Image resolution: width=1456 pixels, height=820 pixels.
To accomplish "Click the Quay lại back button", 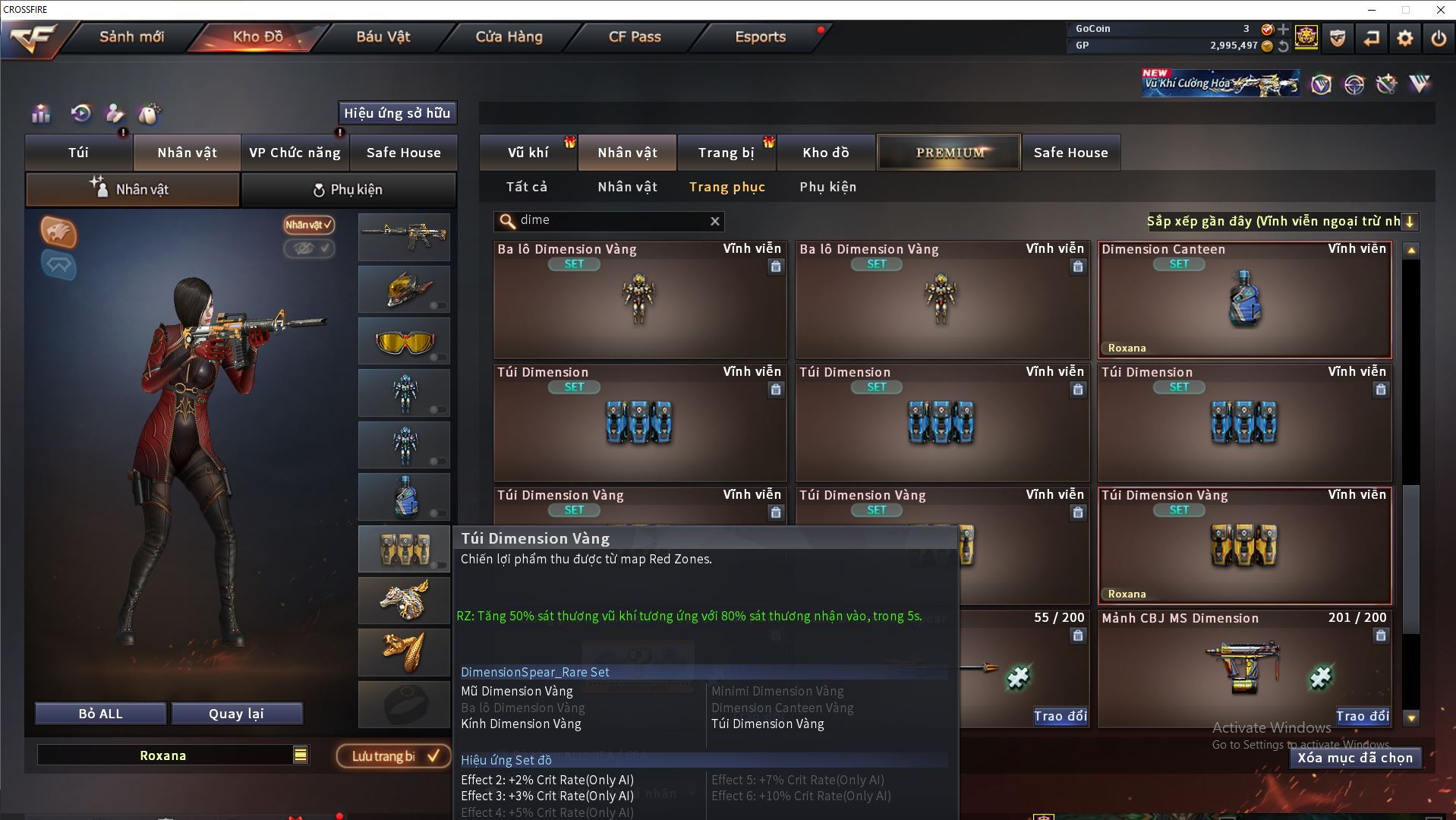I will click(236, 714).
